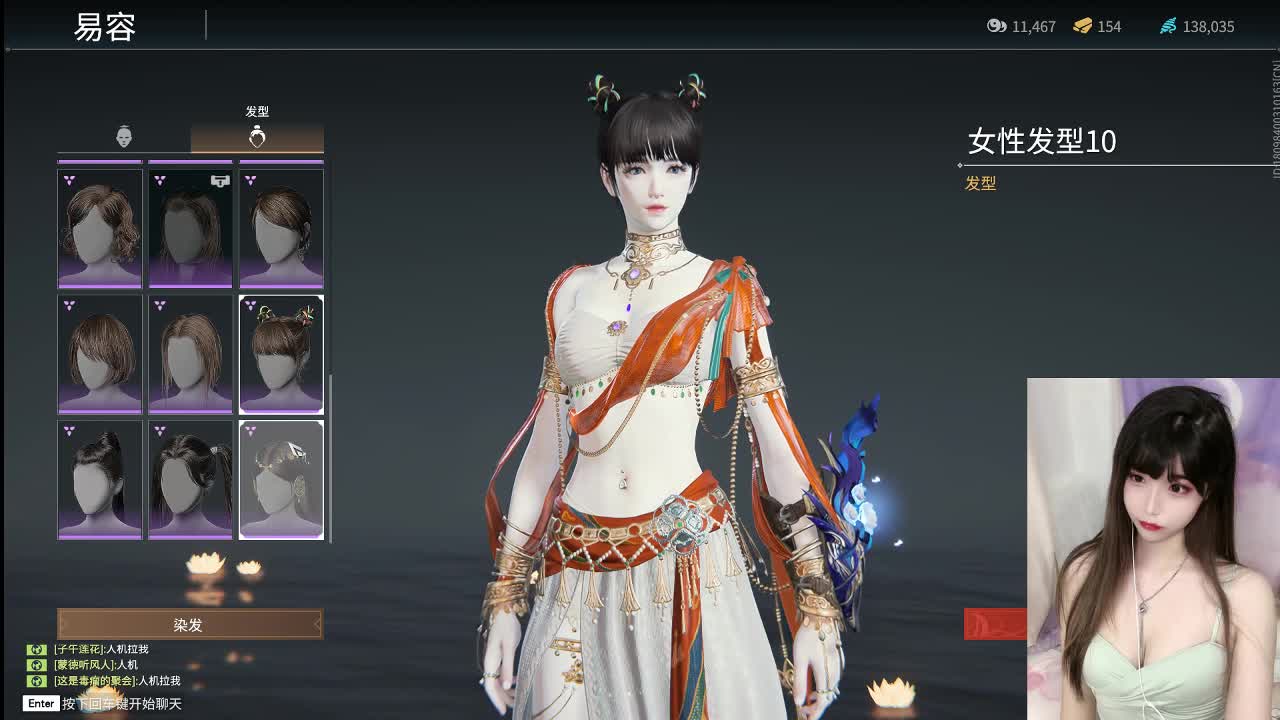Image resolution: width=1280 pixels, height=720 pixels.
Task: Choose the center-parted thin straight hairstyle
Action: click(x=190, y=354)
